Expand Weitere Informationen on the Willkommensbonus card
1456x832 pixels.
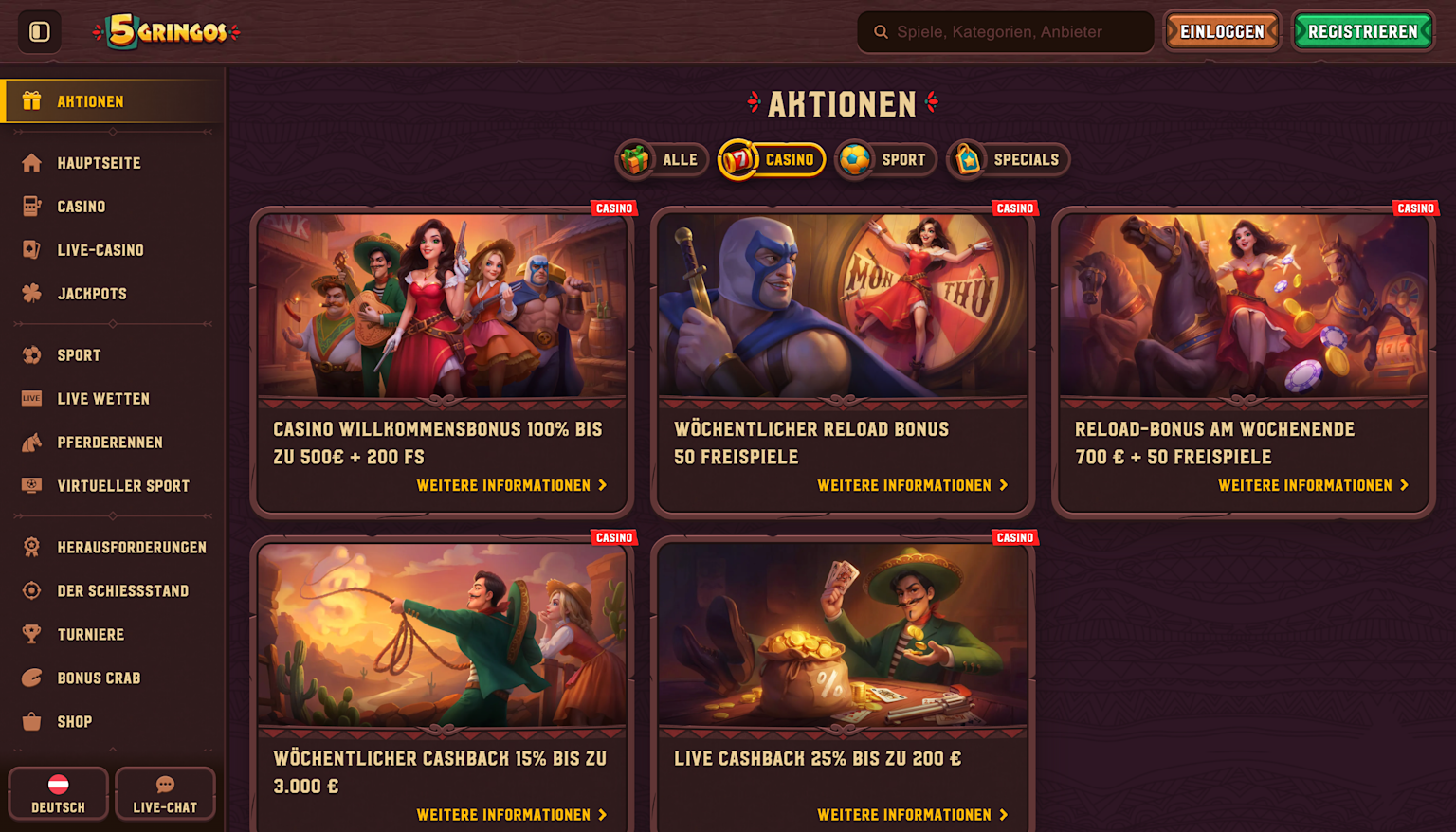point(512,484)
